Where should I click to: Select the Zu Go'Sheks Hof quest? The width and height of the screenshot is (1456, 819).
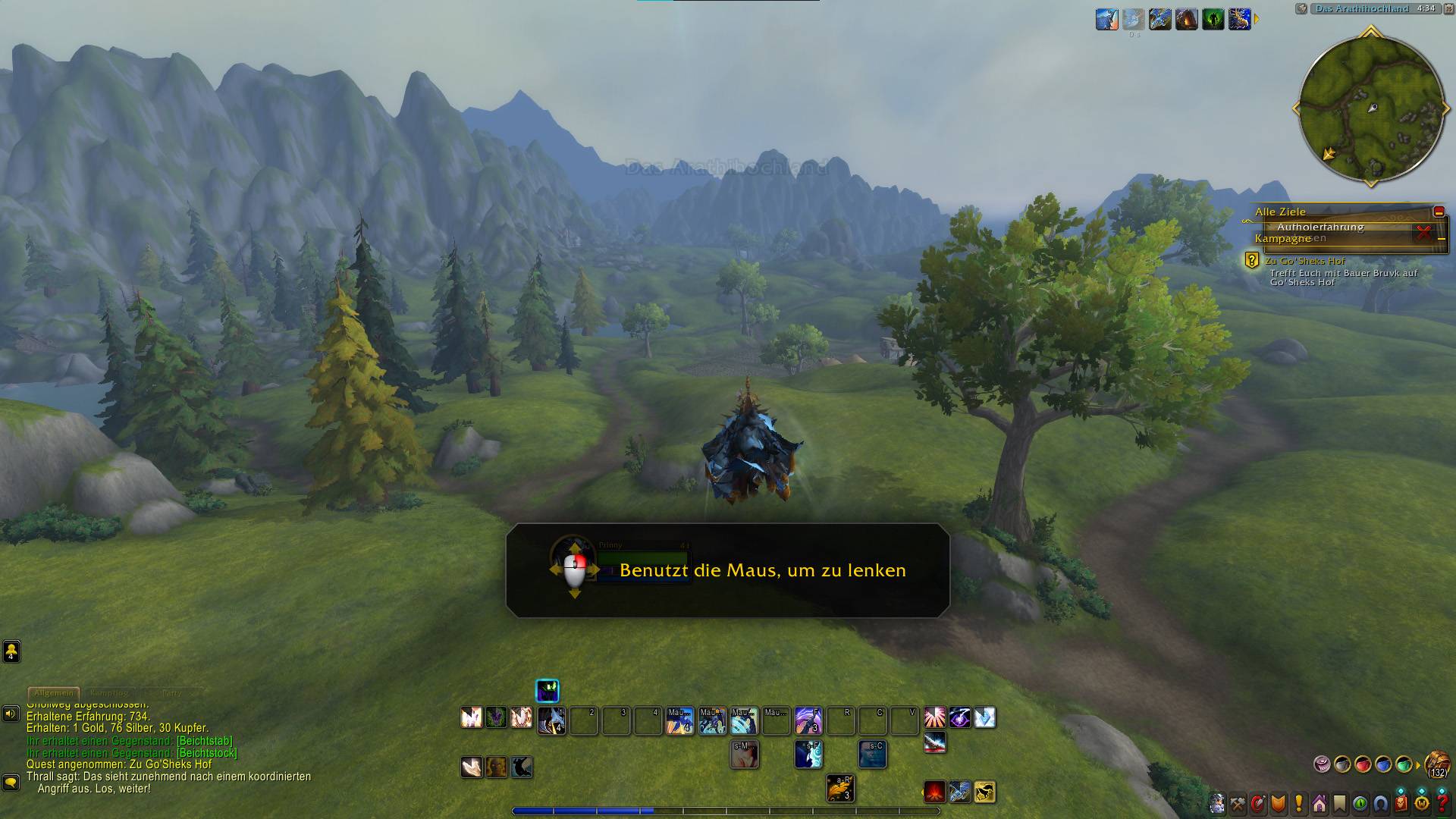pyautogui.click(x=1304, y=261)
